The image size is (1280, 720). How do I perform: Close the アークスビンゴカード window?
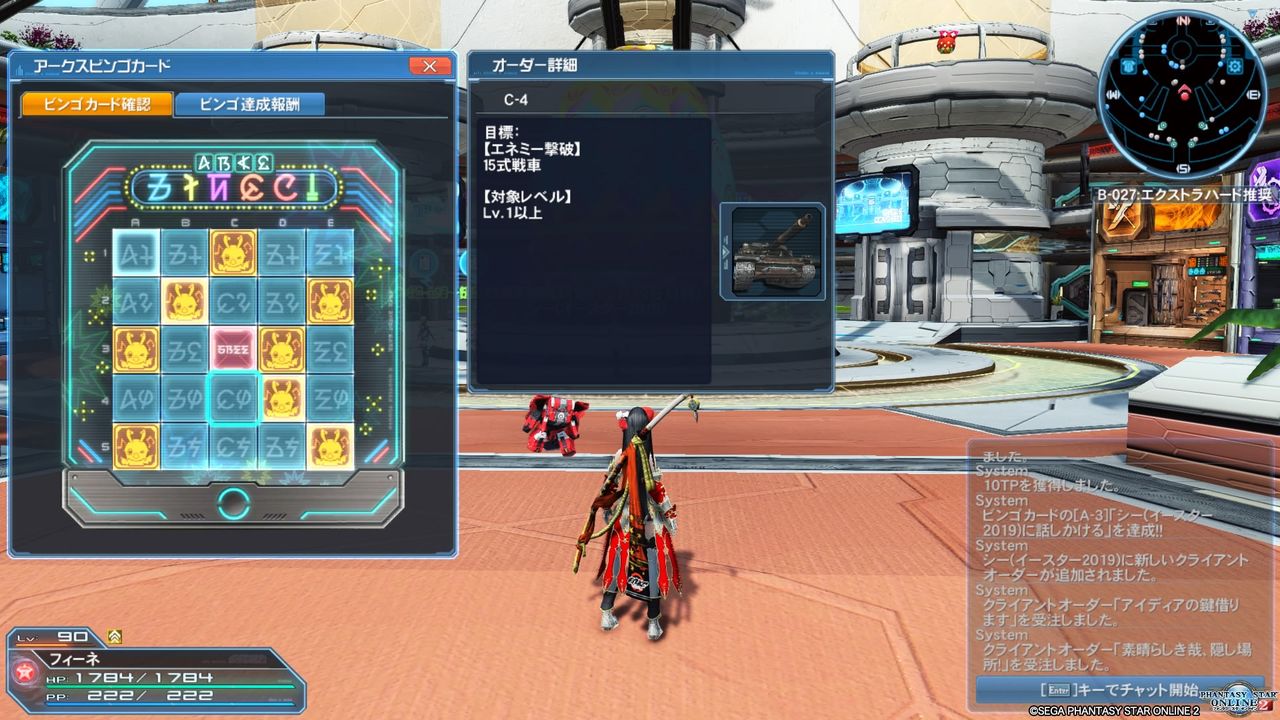(430, 66)
